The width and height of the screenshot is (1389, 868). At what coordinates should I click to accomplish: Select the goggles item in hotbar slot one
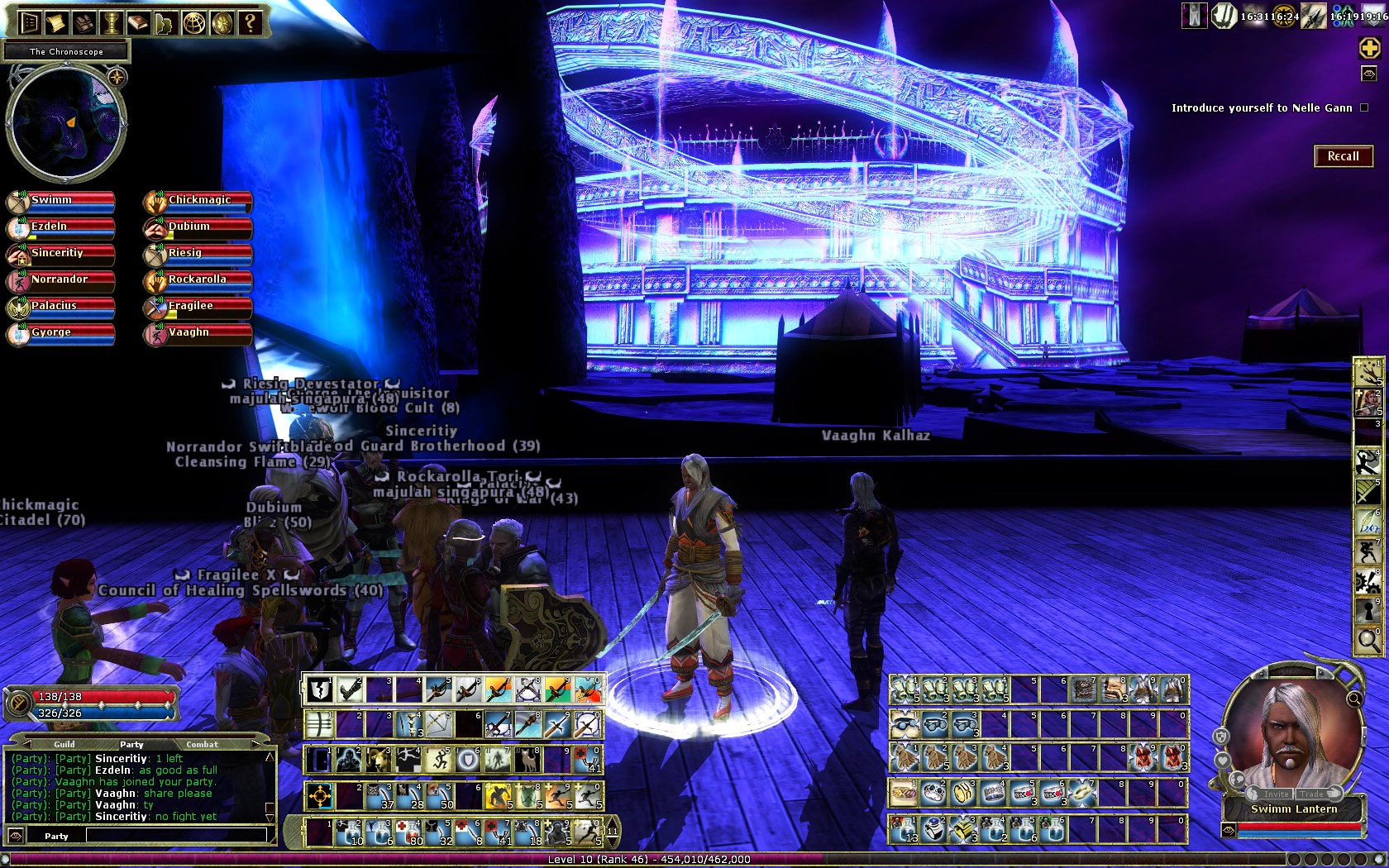click(904, 725)
